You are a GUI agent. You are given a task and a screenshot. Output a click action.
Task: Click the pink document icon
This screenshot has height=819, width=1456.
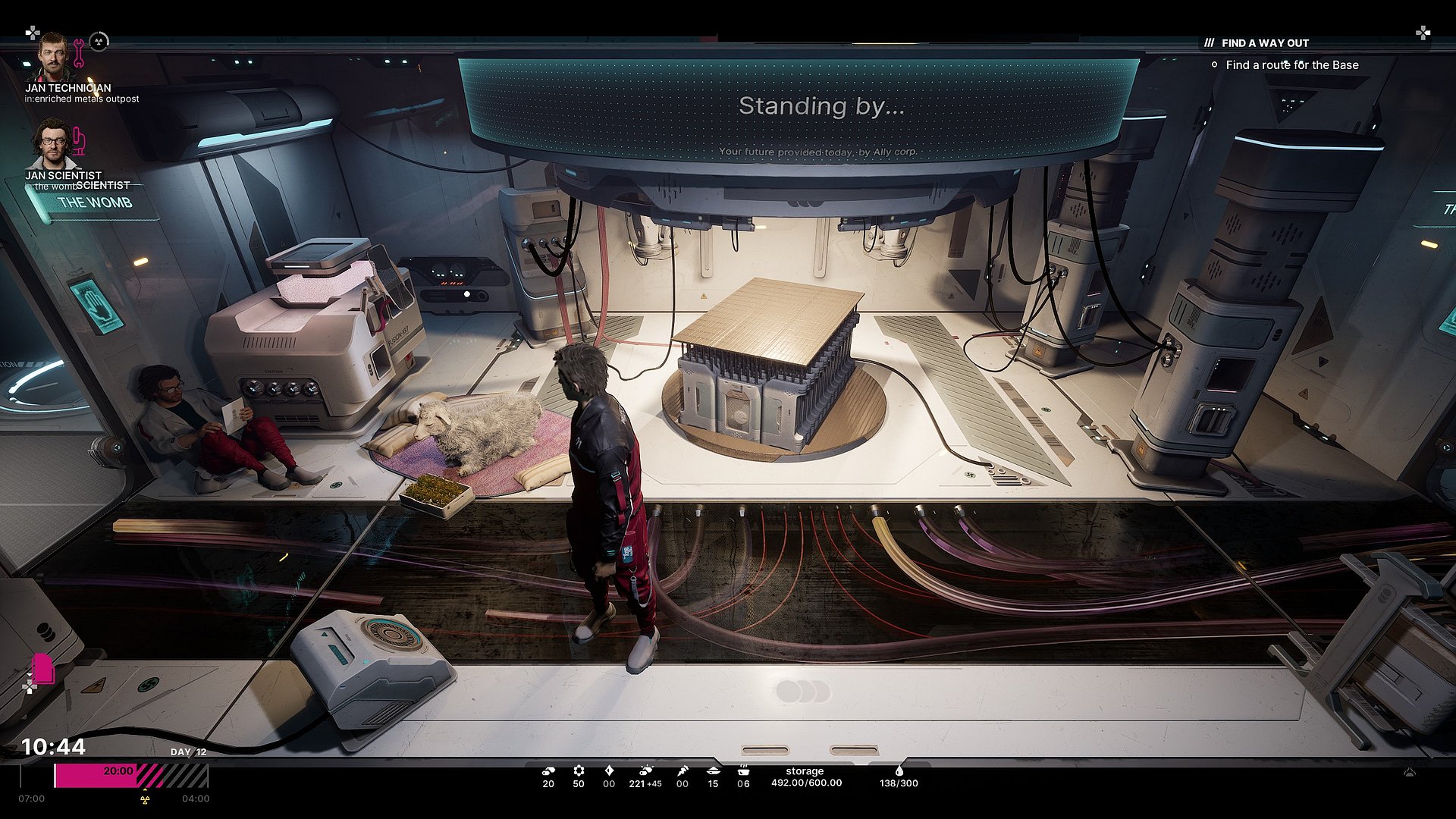43,668
